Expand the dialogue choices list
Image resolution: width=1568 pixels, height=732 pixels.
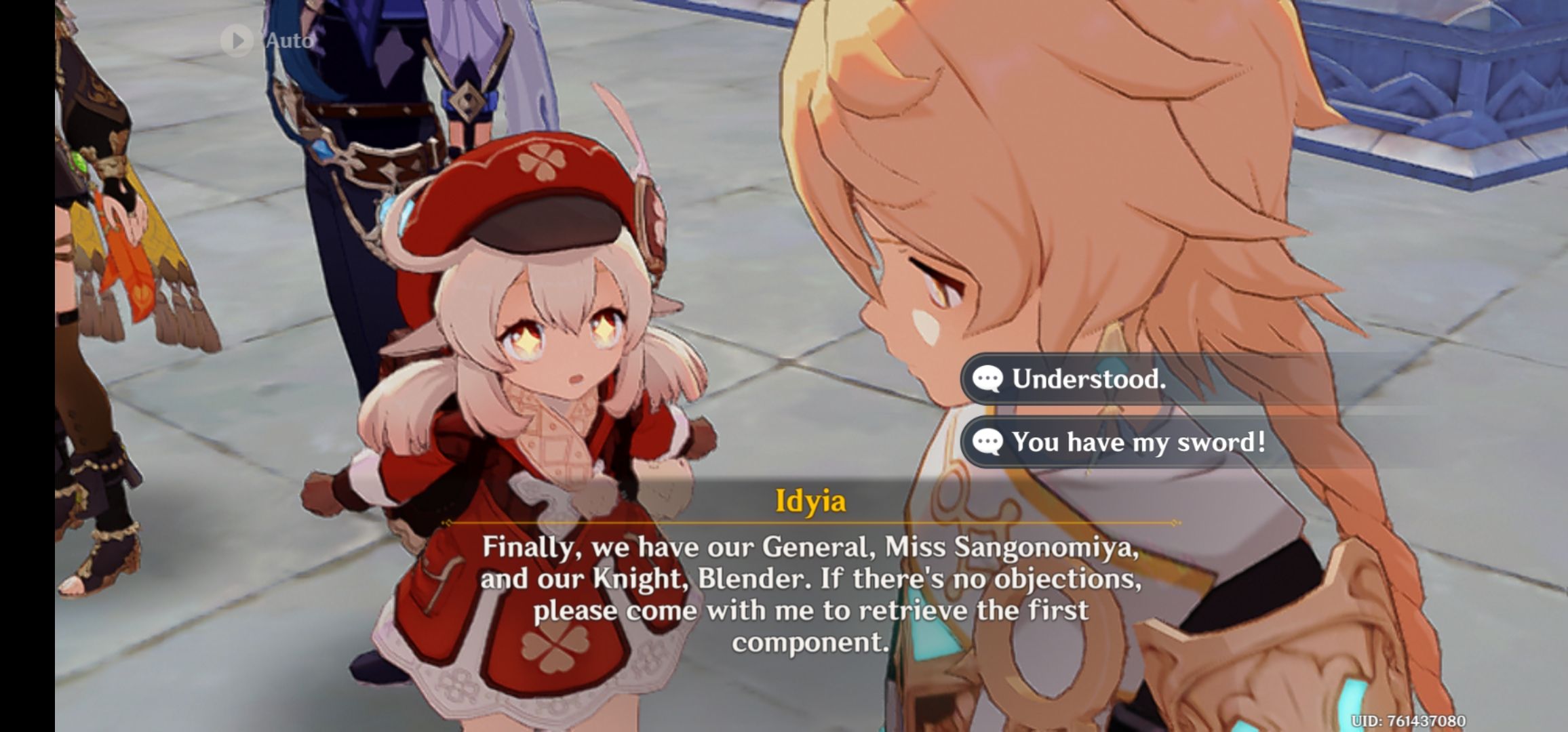tap(1119, 410)
